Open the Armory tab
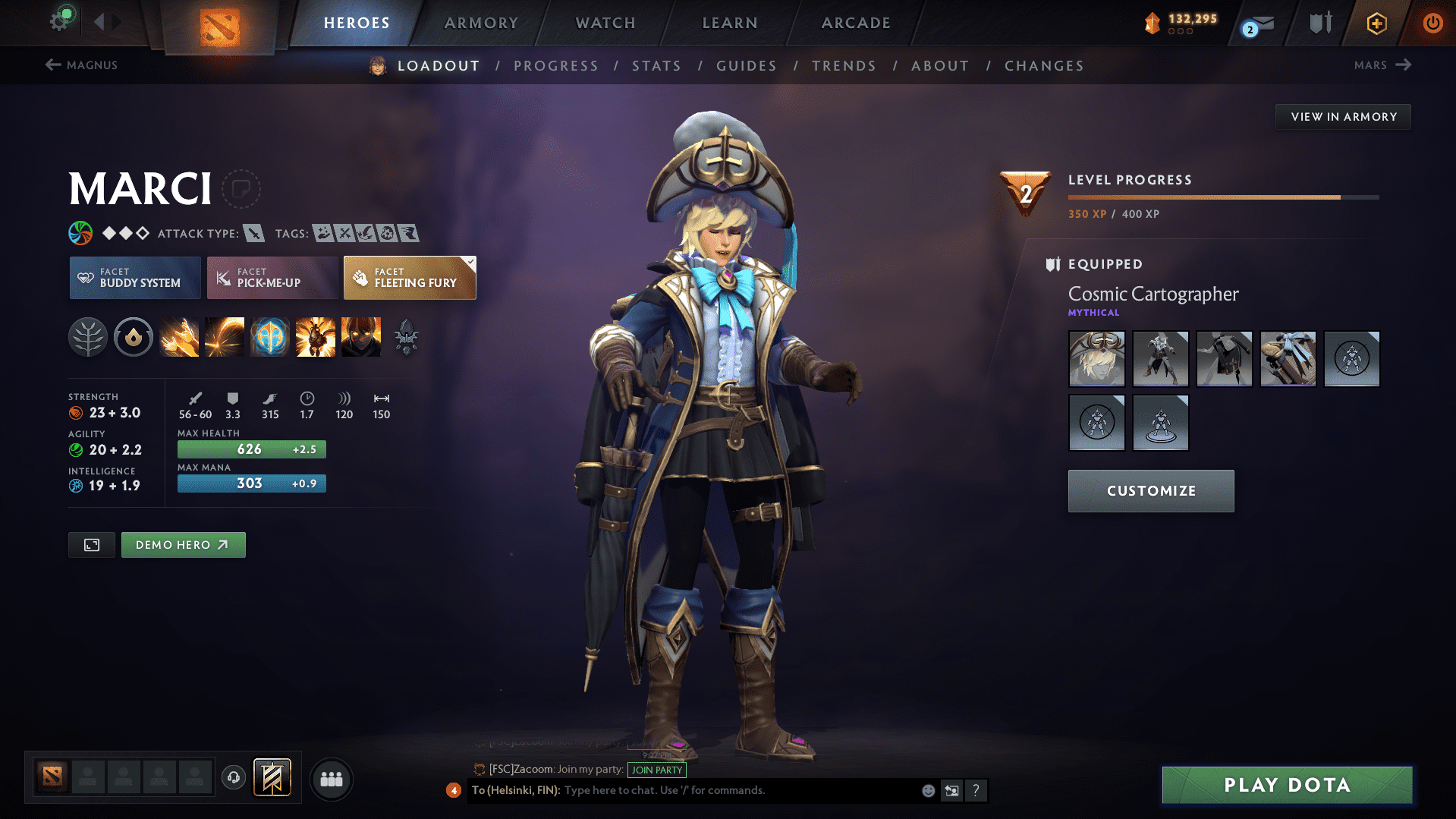This screenshot has height=819, width=1456. point(481,23)
